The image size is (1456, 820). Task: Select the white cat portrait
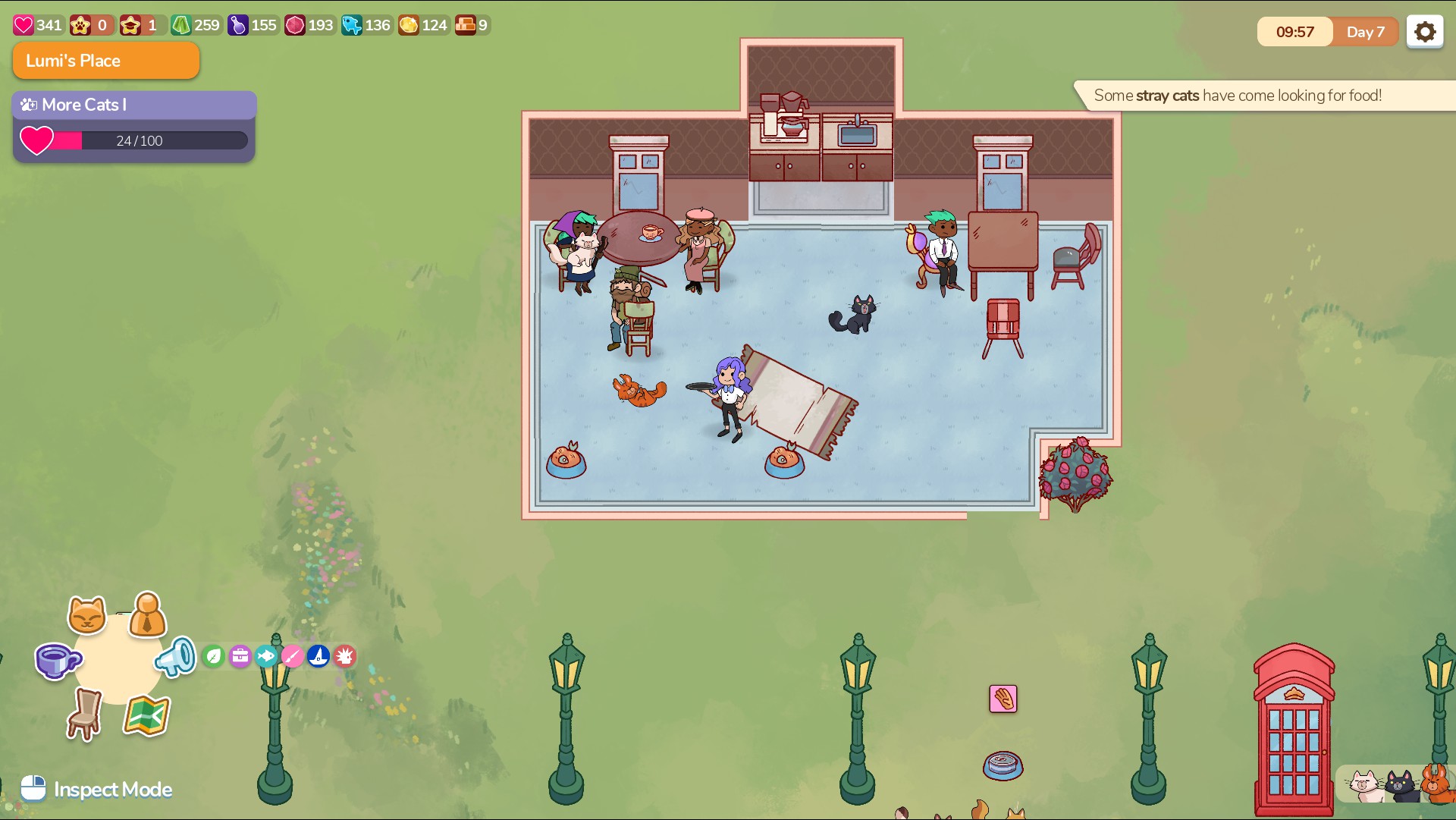point(1363,785)
